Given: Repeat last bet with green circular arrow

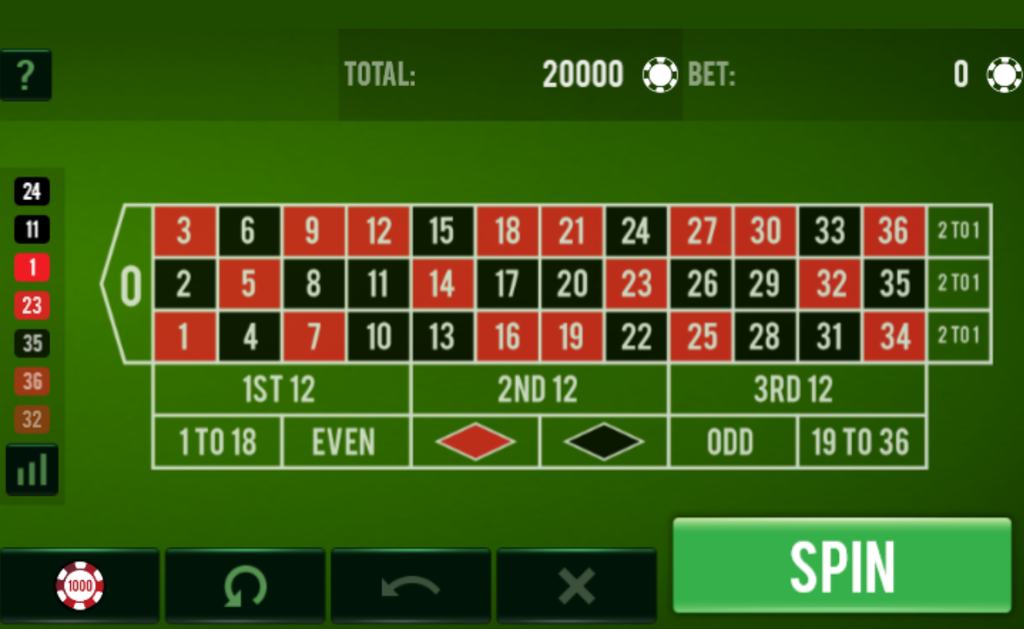Looking at the screenshot, I should [x=245, y=585].
